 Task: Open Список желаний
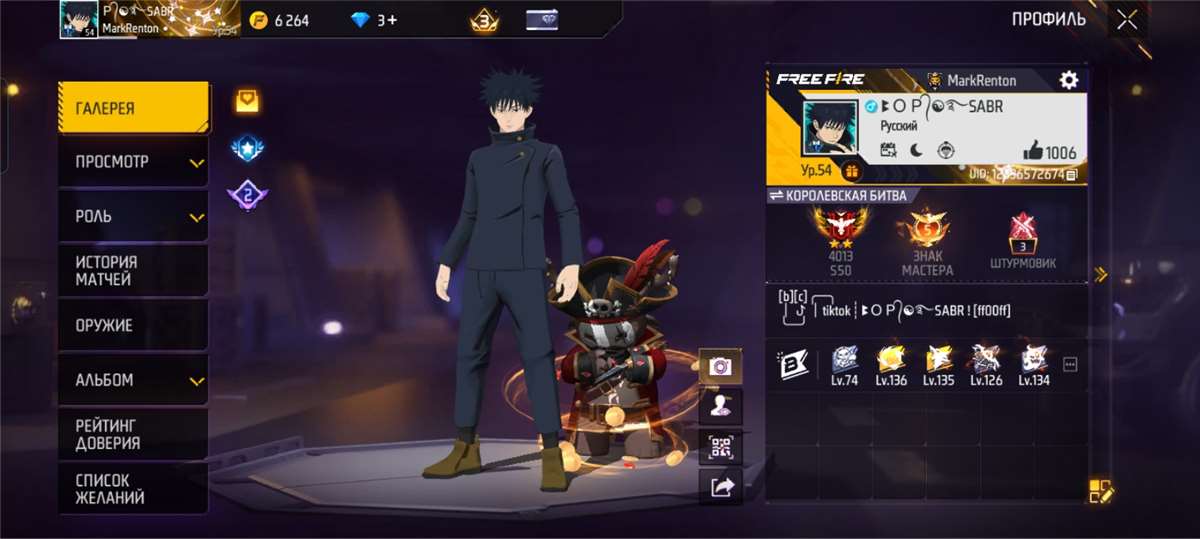click(133, 489)
